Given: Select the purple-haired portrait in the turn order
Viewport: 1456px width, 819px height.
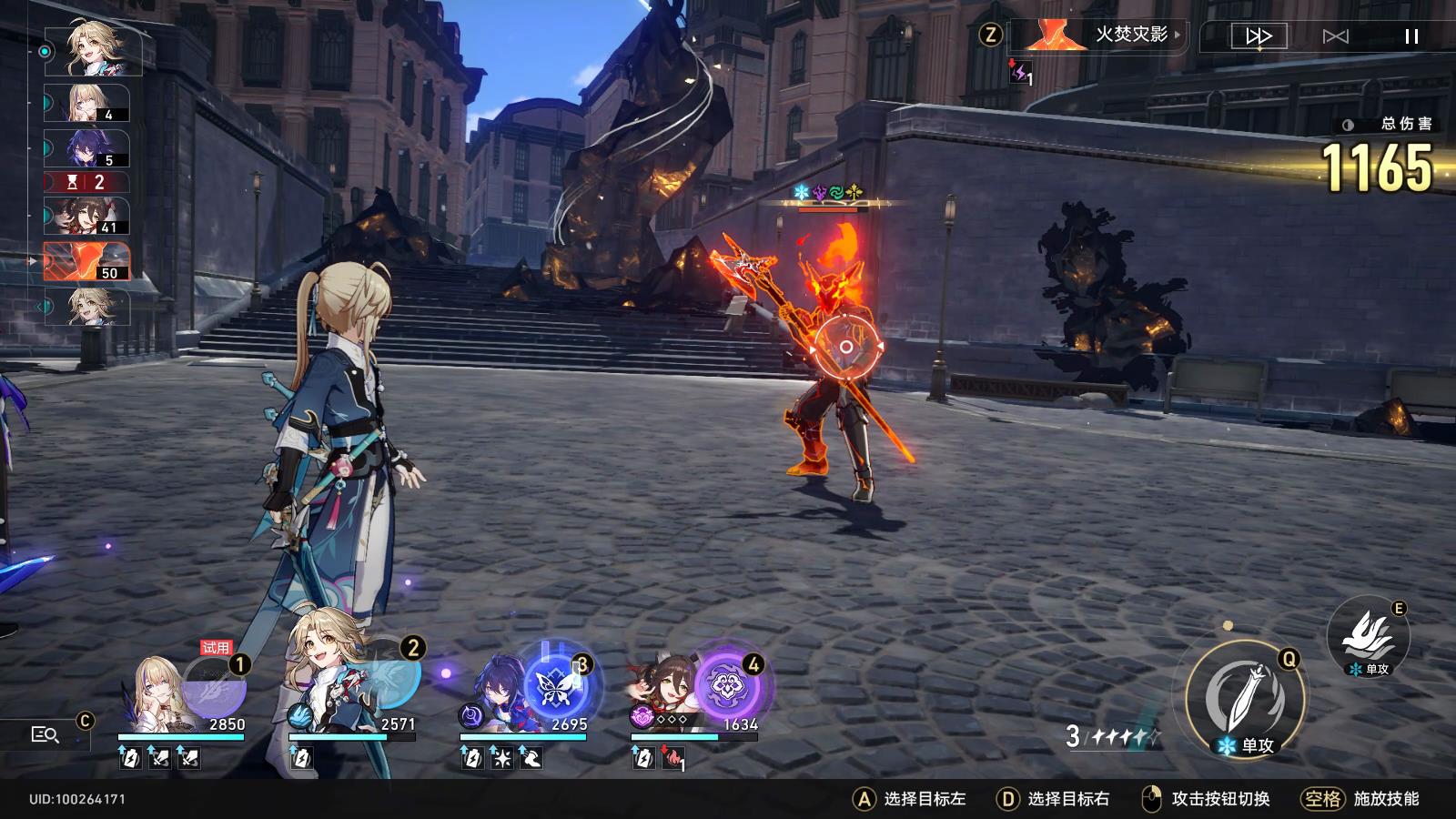Looking at the screenshot, I should (x=87, y=148).
